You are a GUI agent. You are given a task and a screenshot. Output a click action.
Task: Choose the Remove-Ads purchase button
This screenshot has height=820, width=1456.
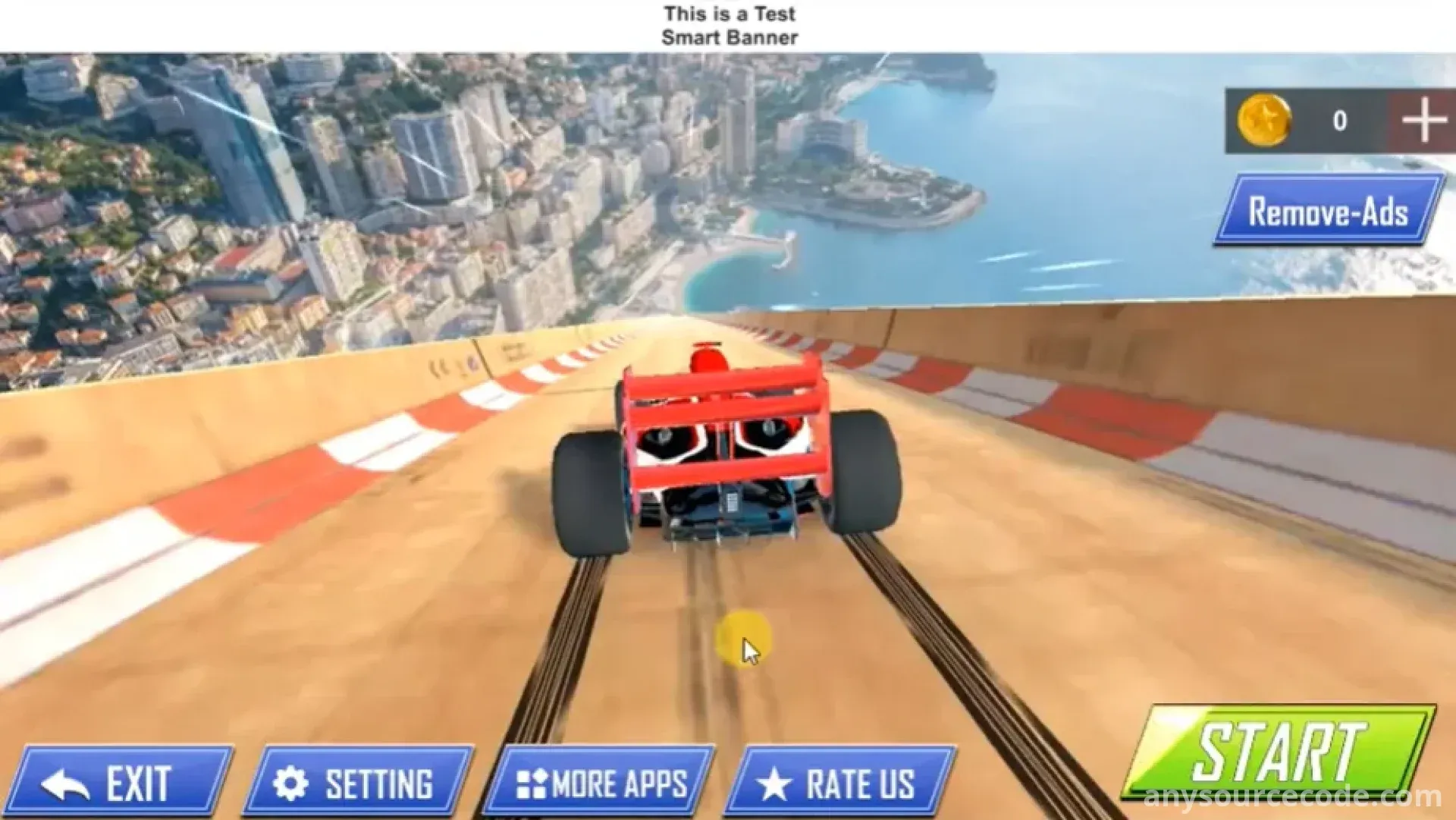tap(1329, 211)
